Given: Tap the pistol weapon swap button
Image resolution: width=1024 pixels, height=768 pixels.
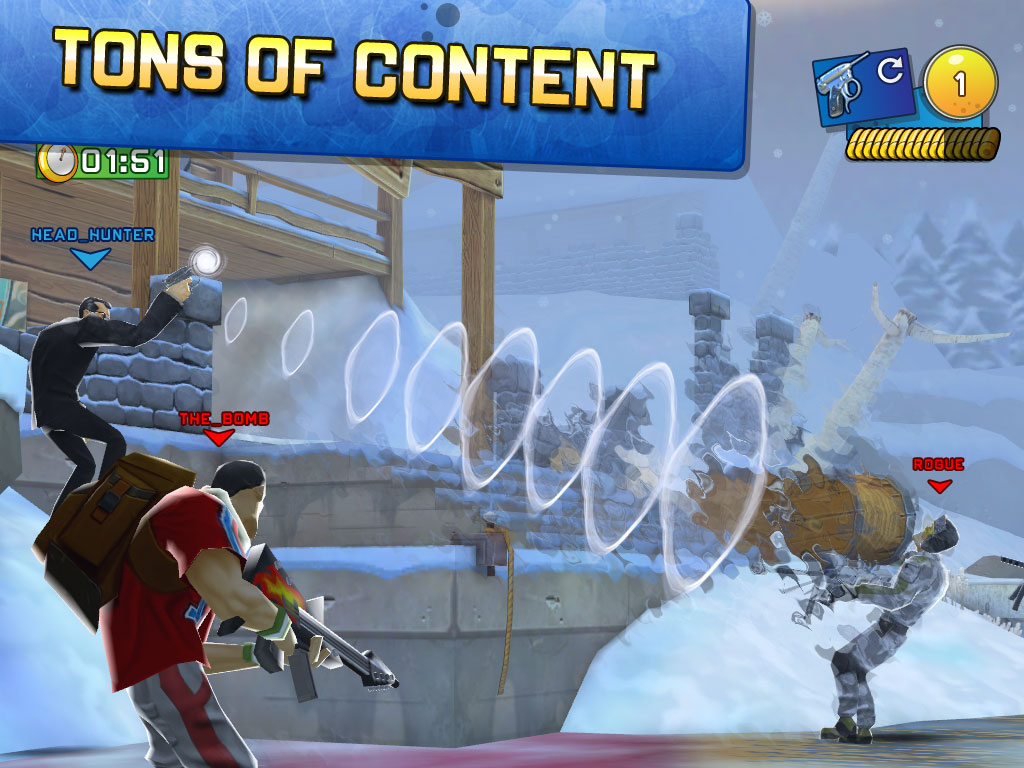Looking at the screenshot, I should tap(864, 88).
